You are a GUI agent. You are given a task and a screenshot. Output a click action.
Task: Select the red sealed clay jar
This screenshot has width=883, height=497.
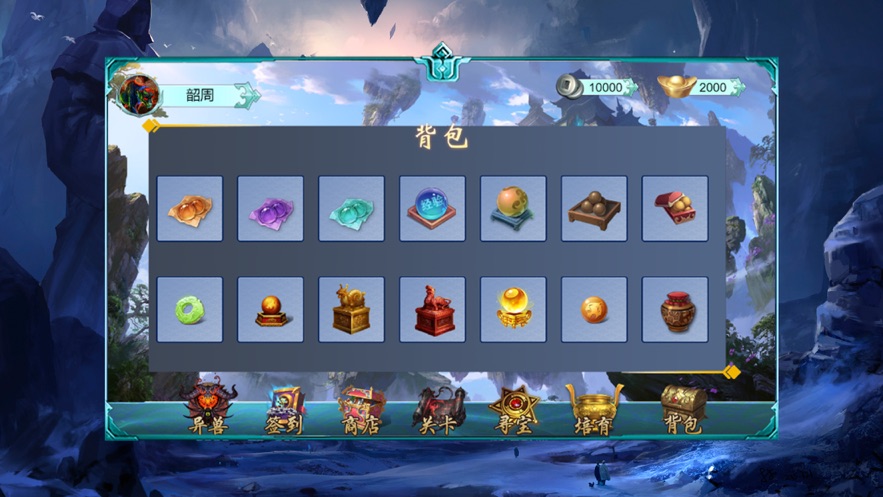pos(675,309)
